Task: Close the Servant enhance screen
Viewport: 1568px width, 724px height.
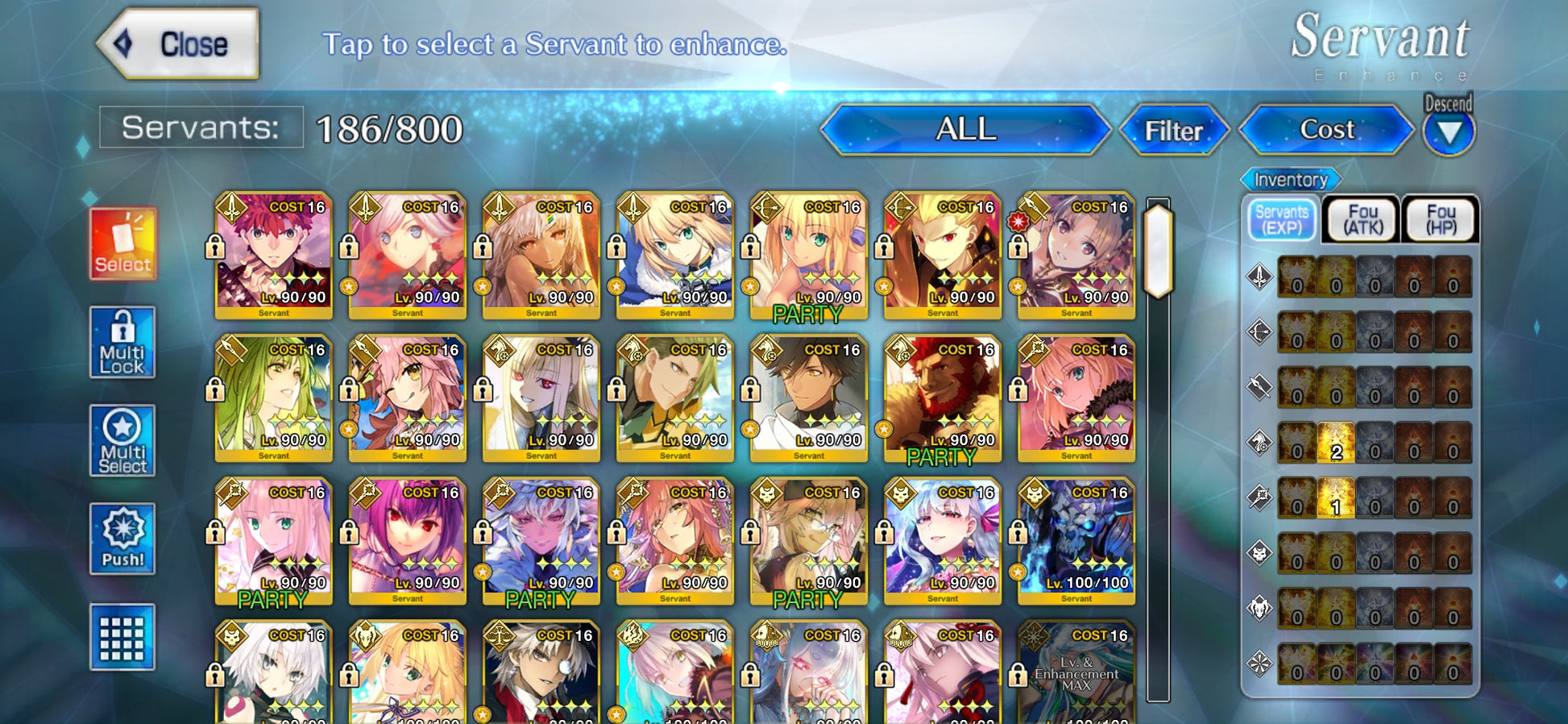Action: [x=179, y=44]
